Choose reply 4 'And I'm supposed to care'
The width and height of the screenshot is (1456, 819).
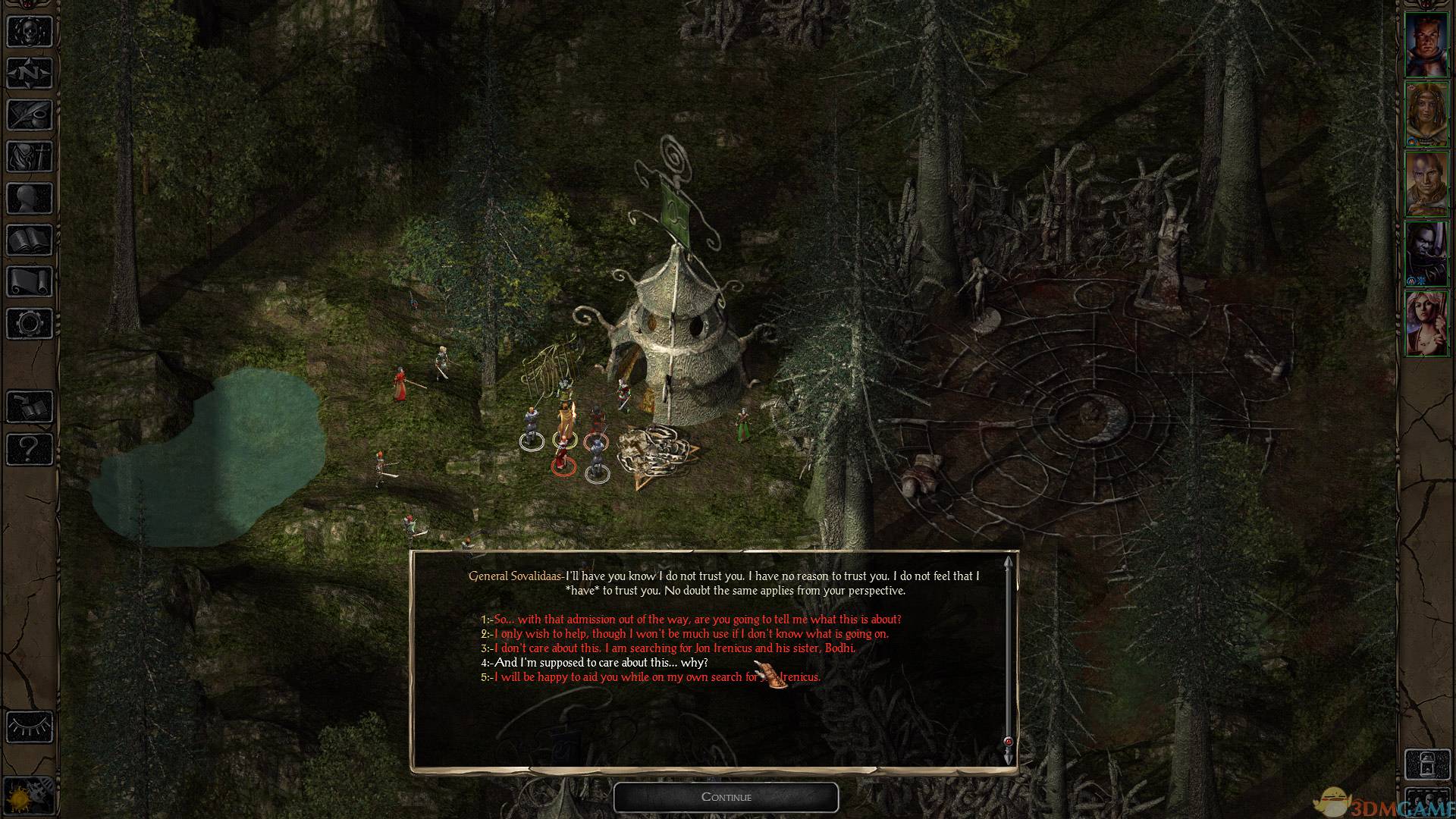tap(600, 663)
